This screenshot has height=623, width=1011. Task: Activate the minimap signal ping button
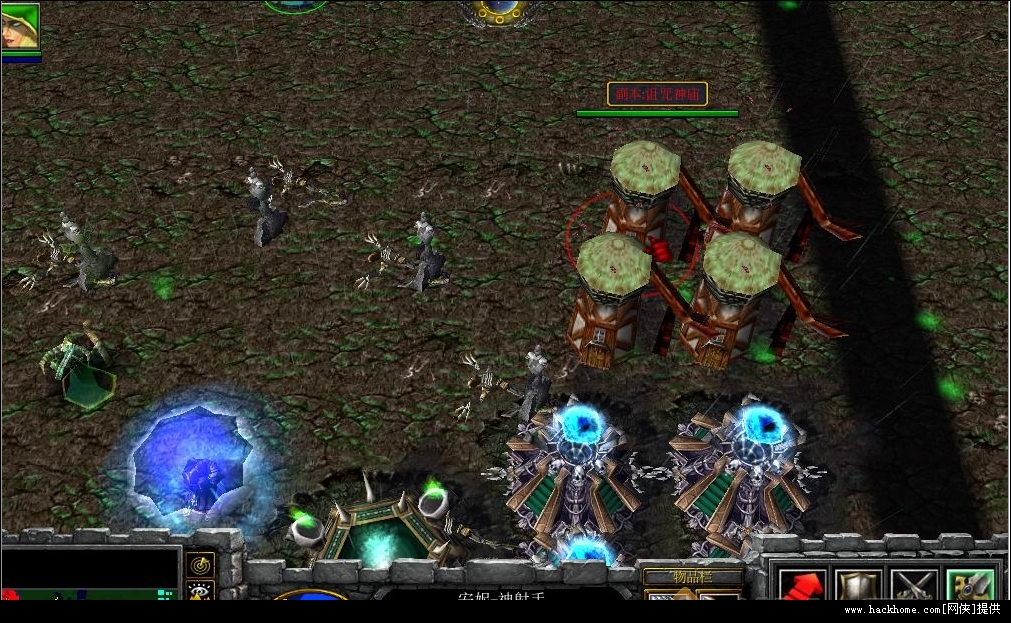(x=200, y=565)
